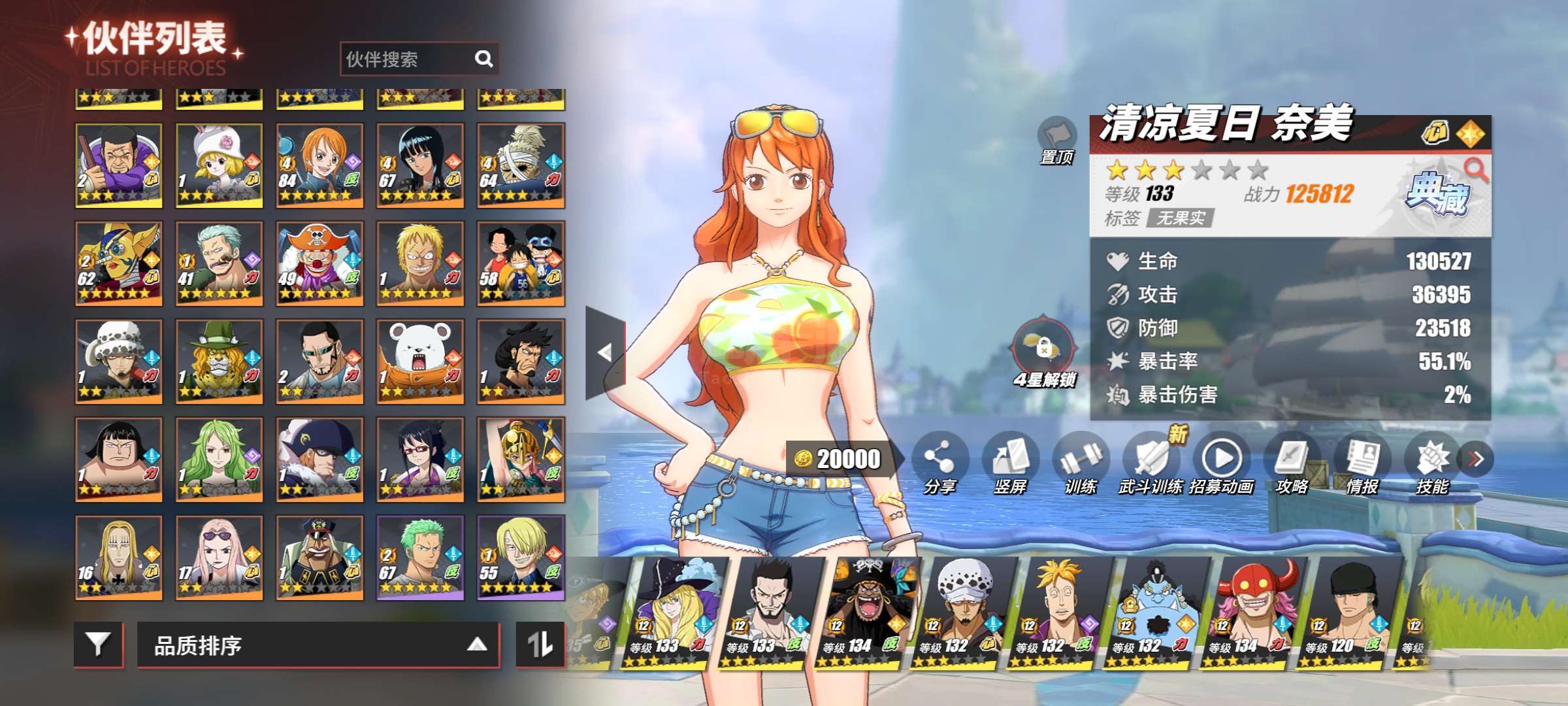1568x706 pixels.
Task: Select the white bear Bepo portrait
Action: (x=420, y=361)
